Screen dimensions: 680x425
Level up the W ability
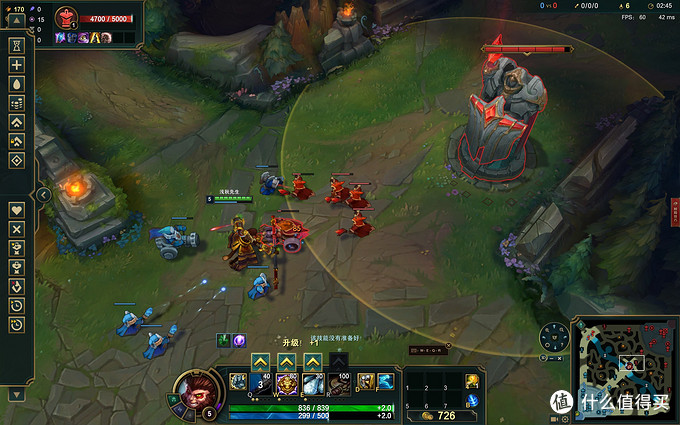(x=287, y=361)
